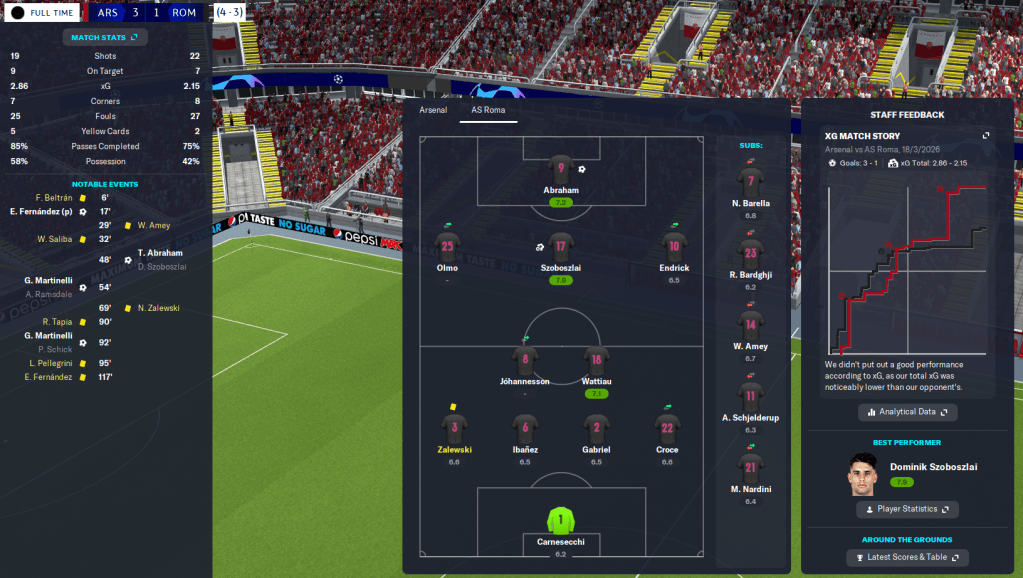Select defender Gabriel's shirt
This screenshot has width=1023, height=578.
(595, 428)
